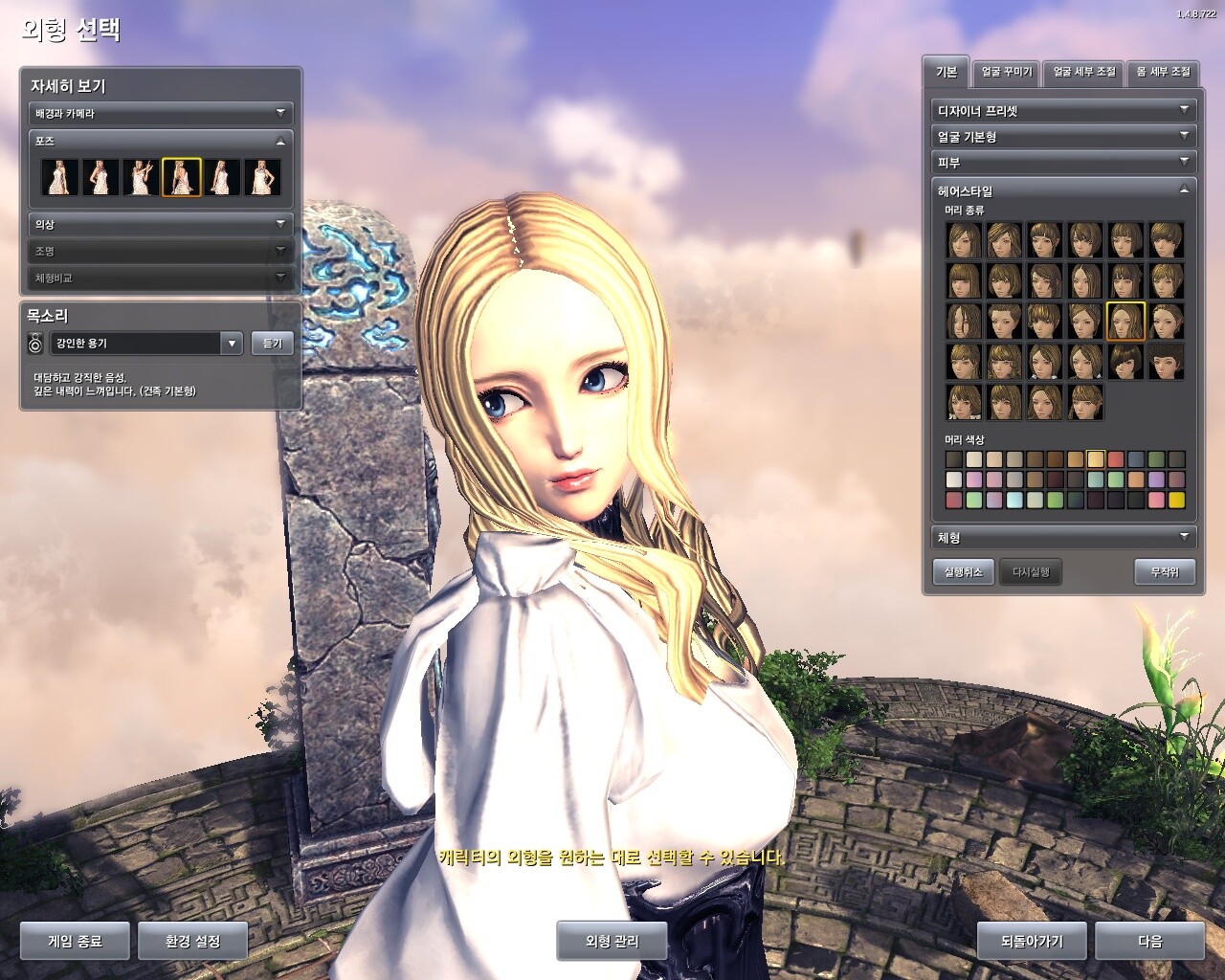This screenshot has height=980, width=1225.
Task: Expand the 피부 section
Action: (x=1063, y=163)
